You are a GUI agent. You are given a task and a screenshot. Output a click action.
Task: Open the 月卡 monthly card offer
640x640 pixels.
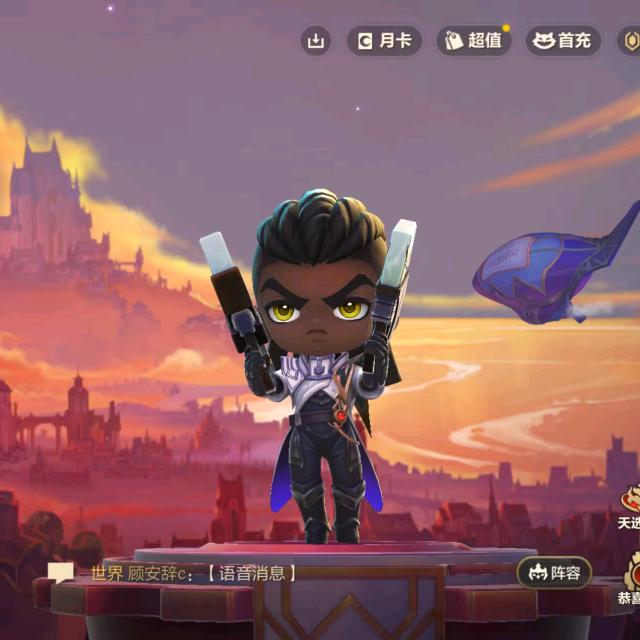(384, 41)
